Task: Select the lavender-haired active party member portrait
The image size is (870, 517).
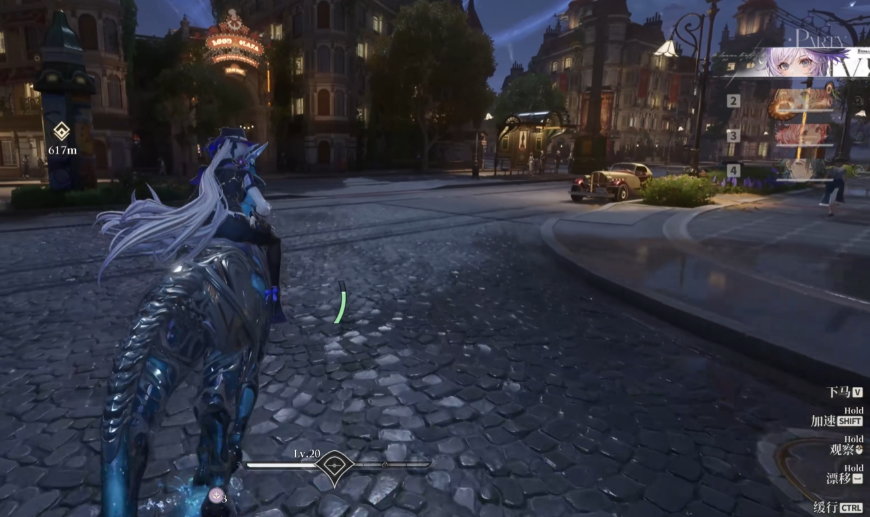Action: pyautogui.click(x=800, y=62)
